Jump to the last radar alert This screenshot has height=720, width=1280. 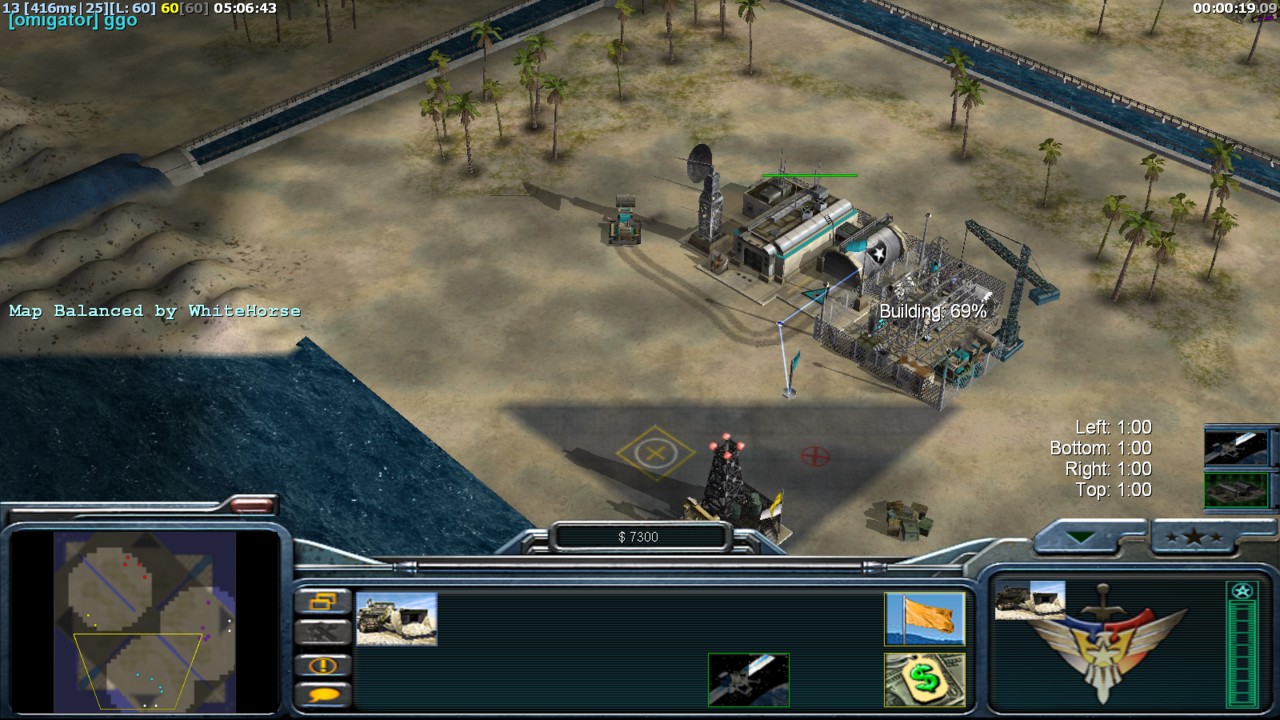click(325, 665)
